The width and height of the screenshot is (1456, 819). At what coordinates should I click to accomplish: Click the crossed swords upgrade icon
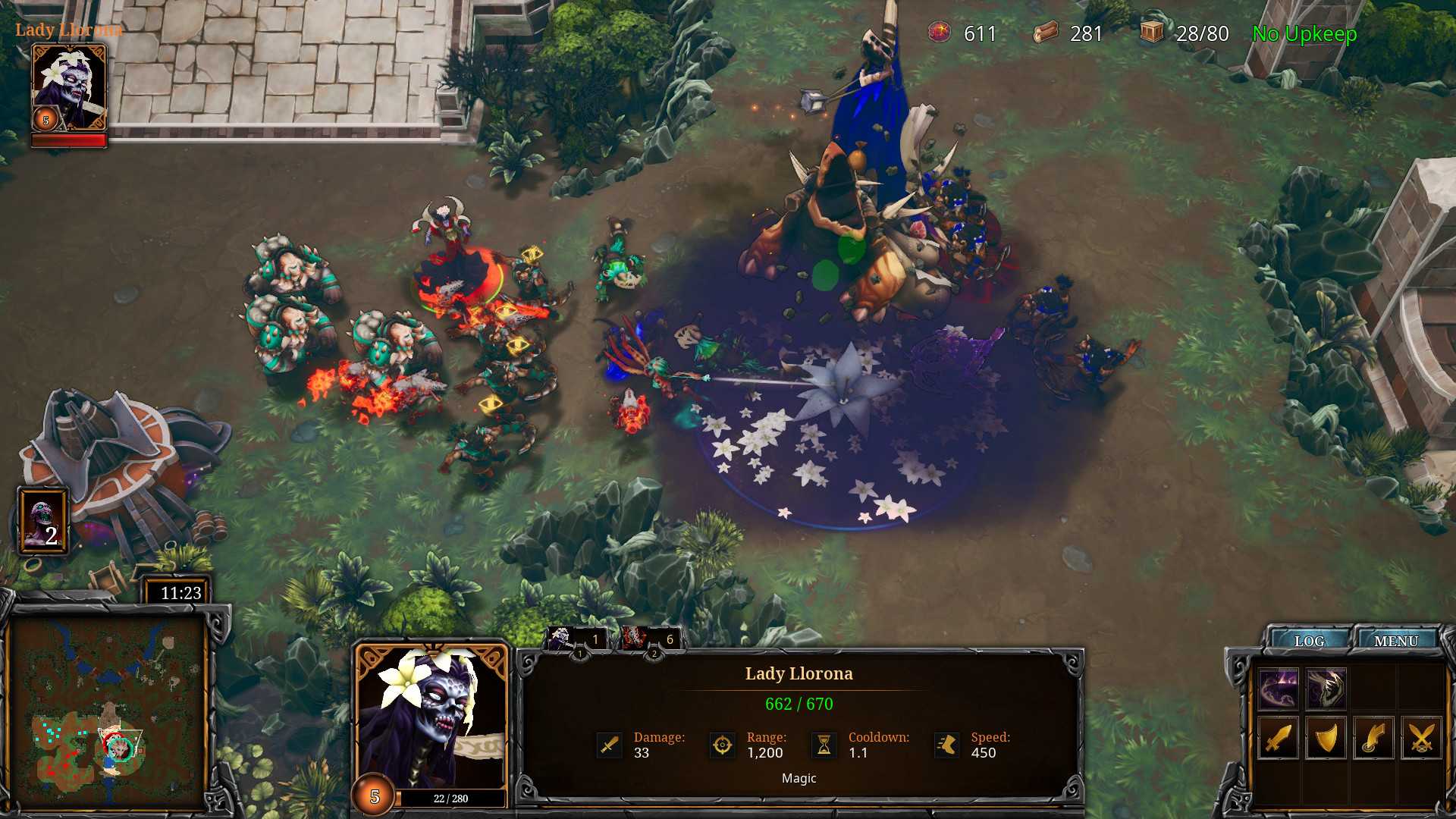pos(1421,738)
